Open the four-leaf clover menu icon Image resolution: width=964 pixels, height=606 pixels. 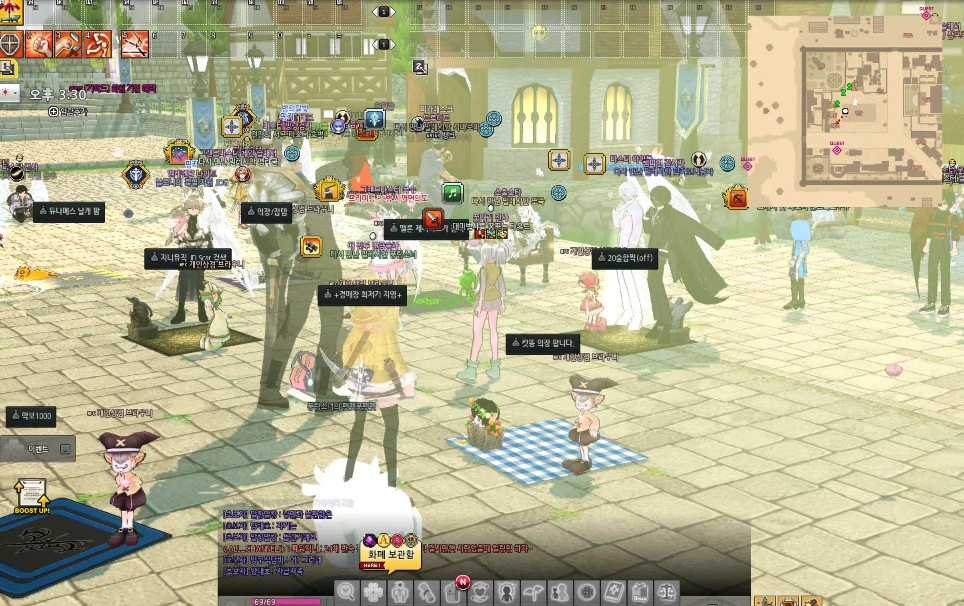372,592
